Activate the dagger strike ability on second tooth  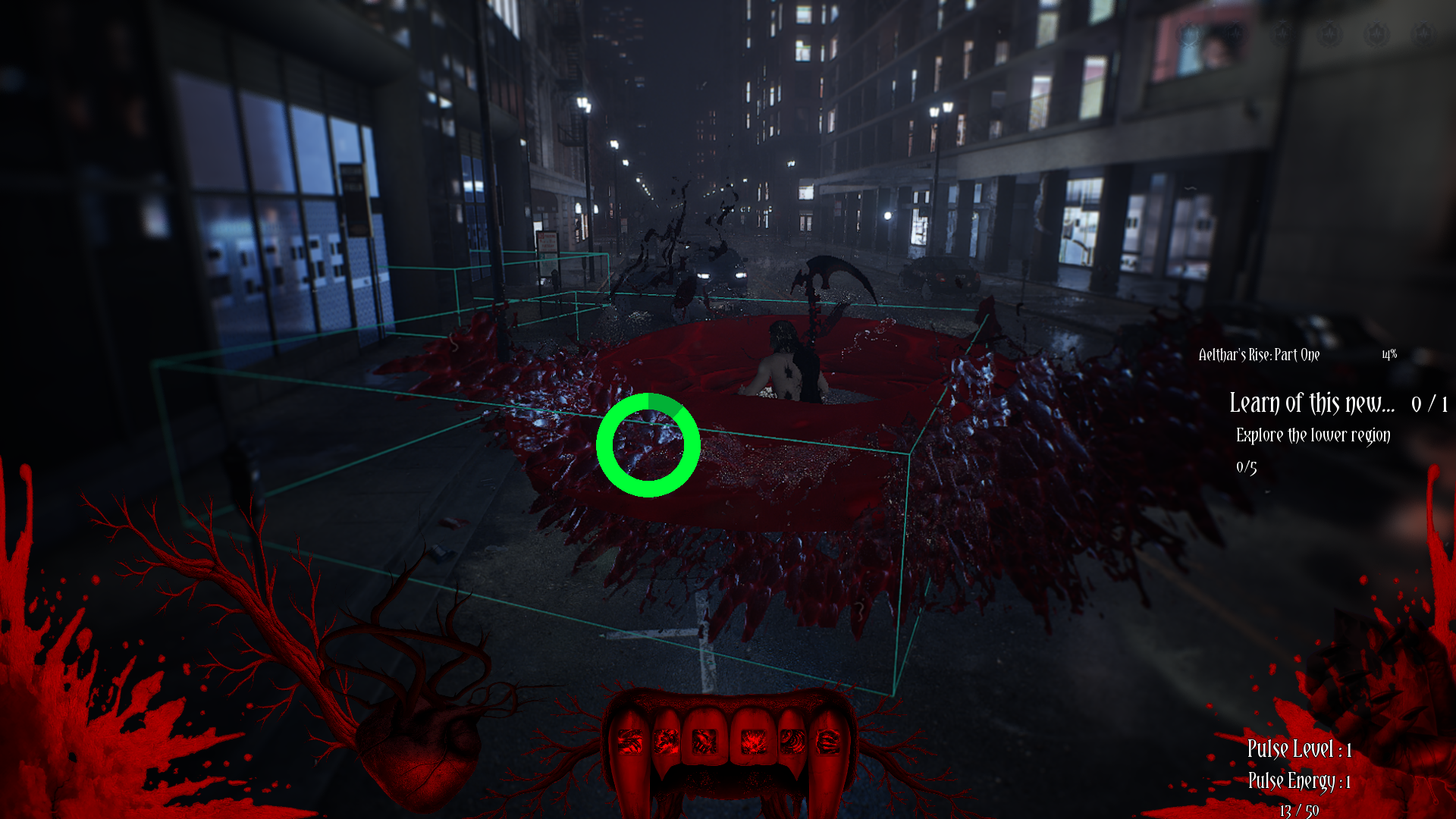(x=667, y=742)
